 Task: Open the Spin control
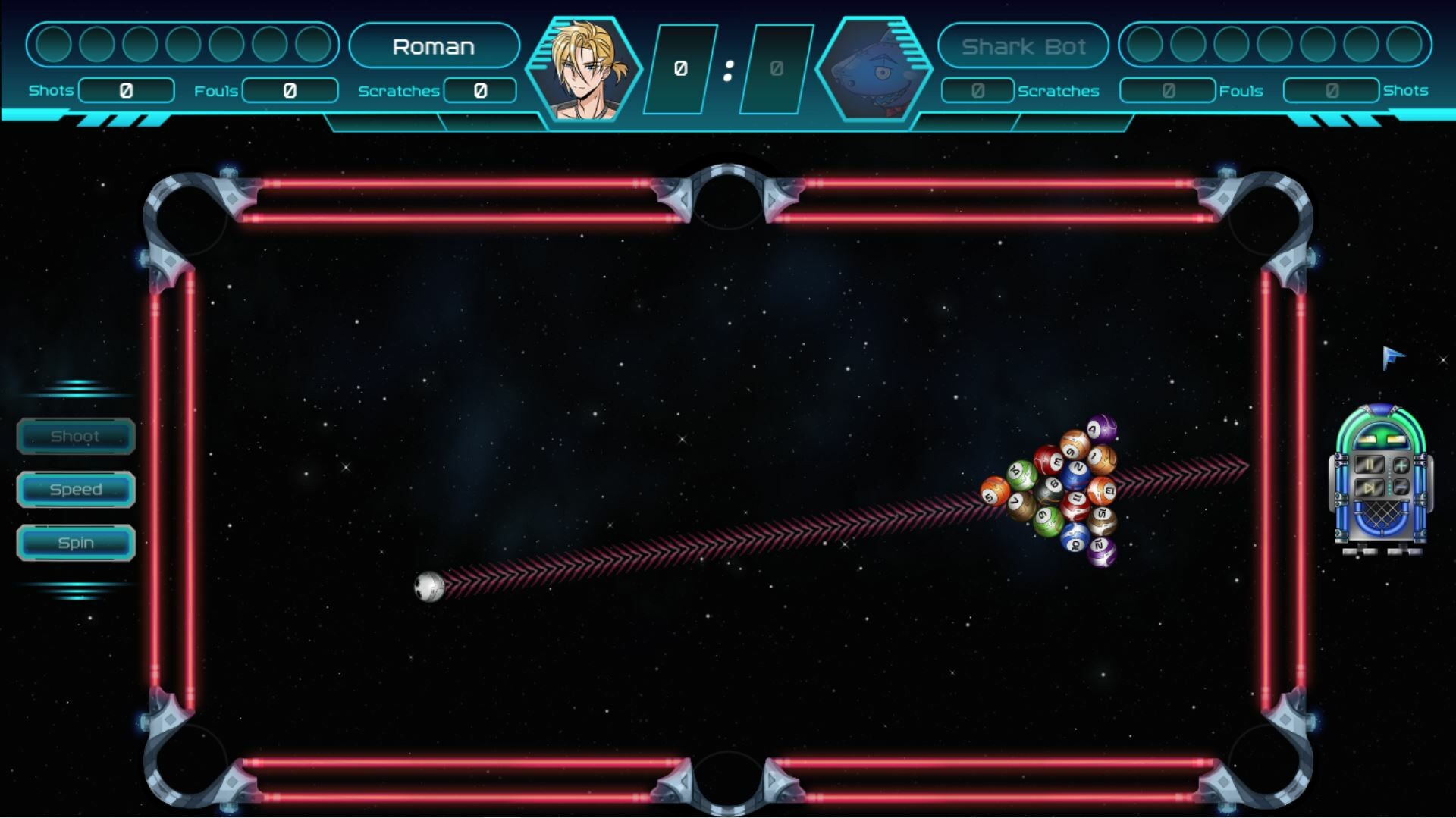[x=76, y=542]
